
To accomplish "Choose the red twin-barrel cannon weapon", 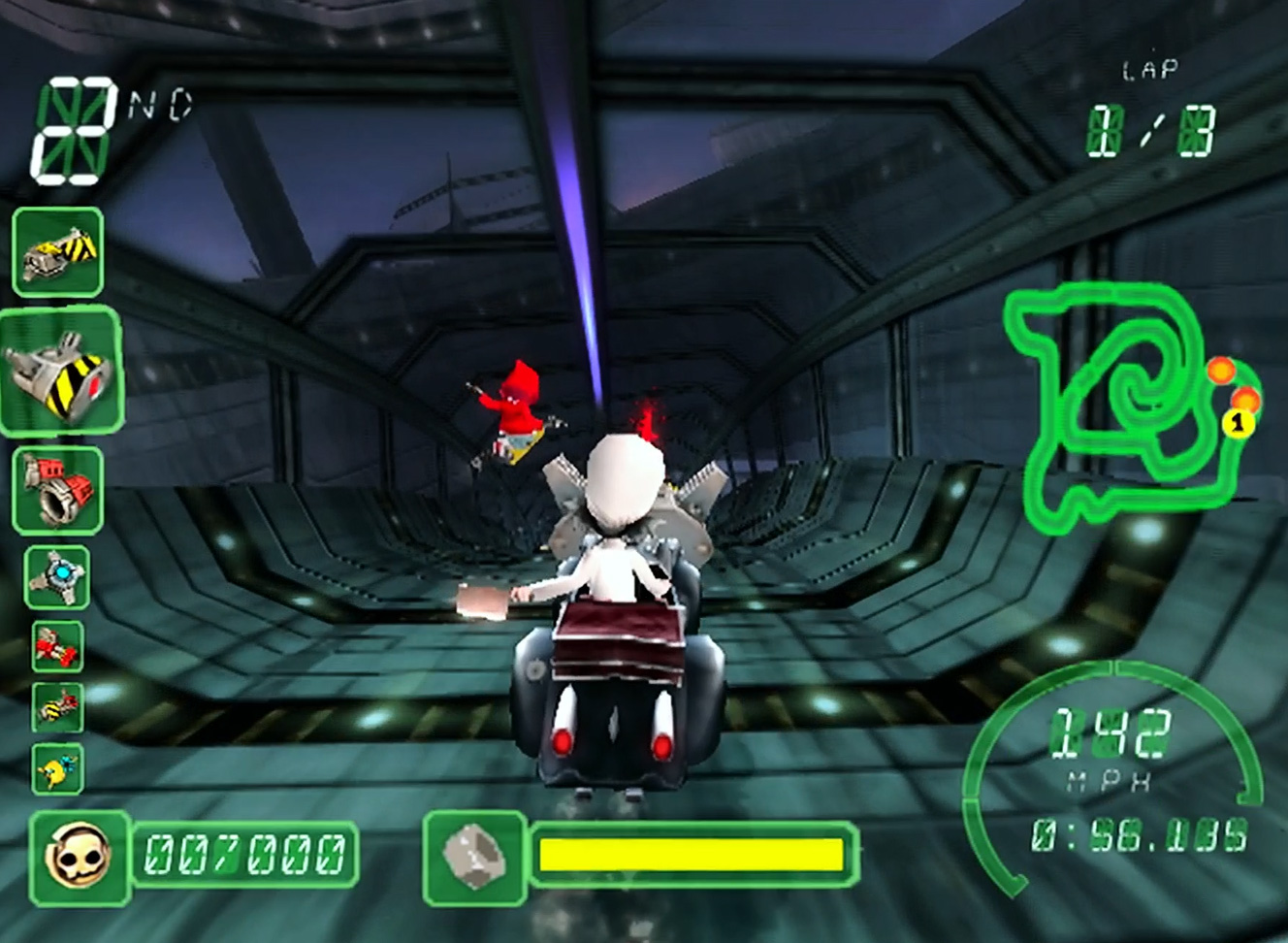I will 58,490.
